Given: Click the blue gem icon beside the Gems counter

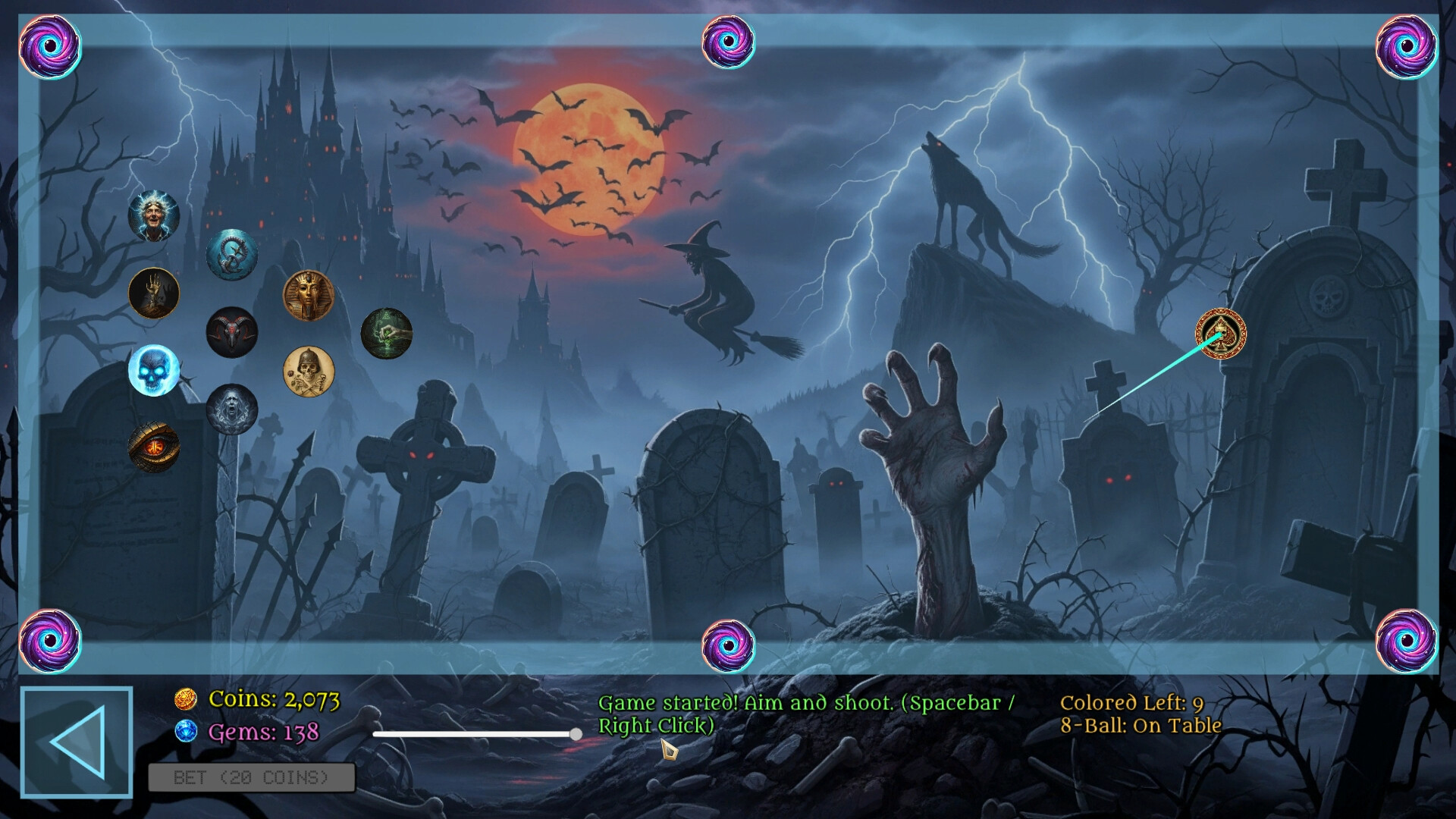Looking at the screenshot, I should [x=187, y=732].
